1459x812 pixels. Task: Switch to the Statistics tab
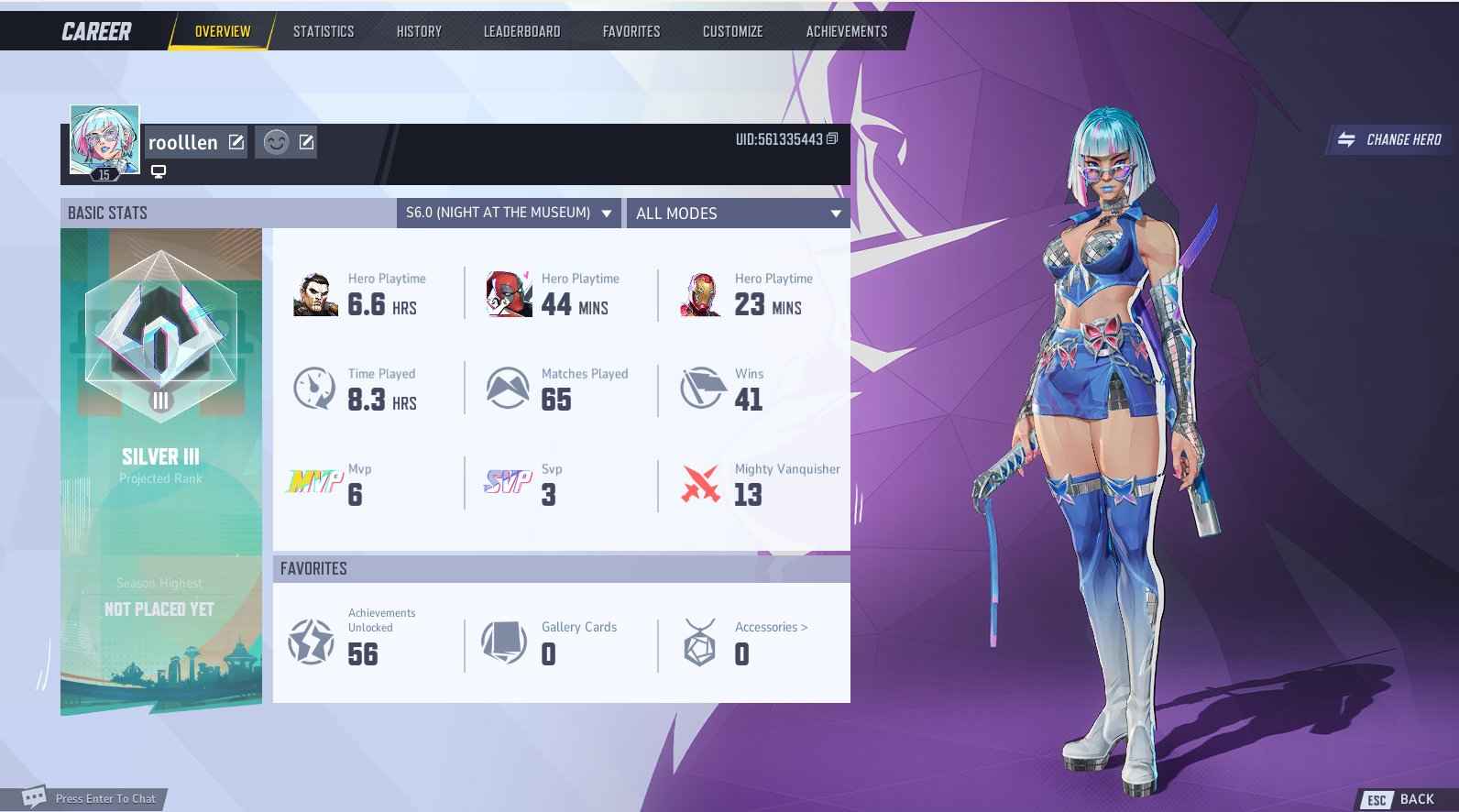click(x=323, y=30)
